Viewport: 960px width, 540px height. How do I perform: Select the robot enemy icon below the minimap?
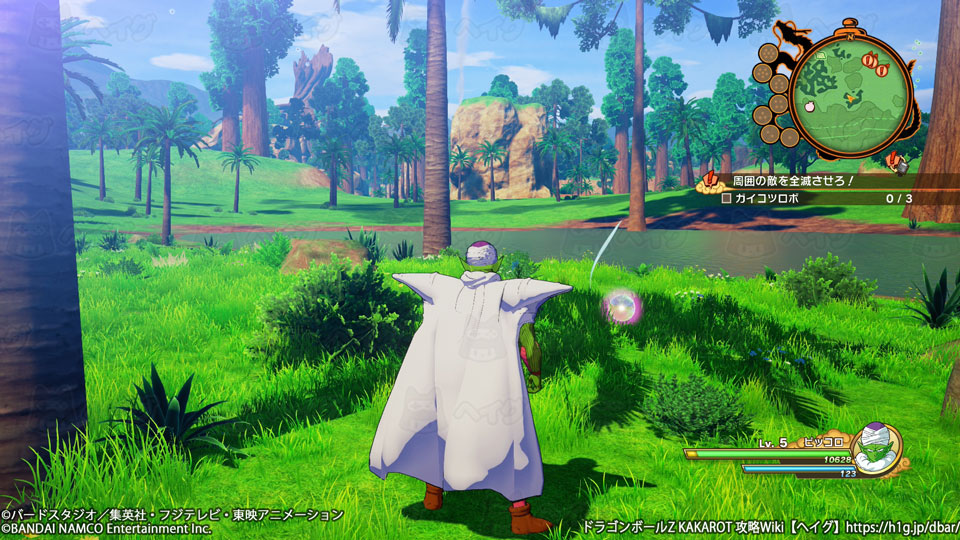point(897,160)
